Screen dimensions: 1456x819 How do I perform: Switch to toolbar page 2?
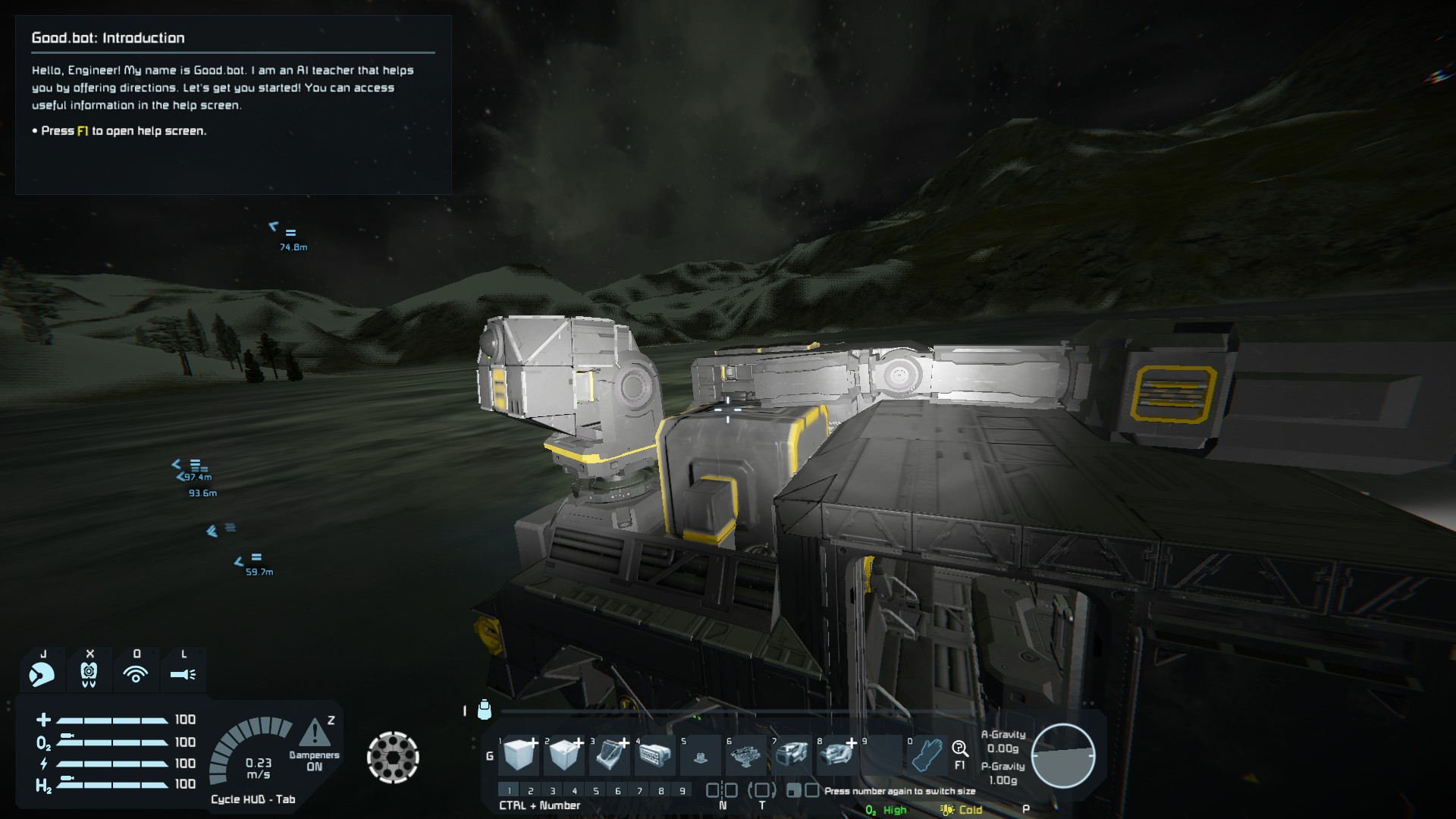pos(531,791)
